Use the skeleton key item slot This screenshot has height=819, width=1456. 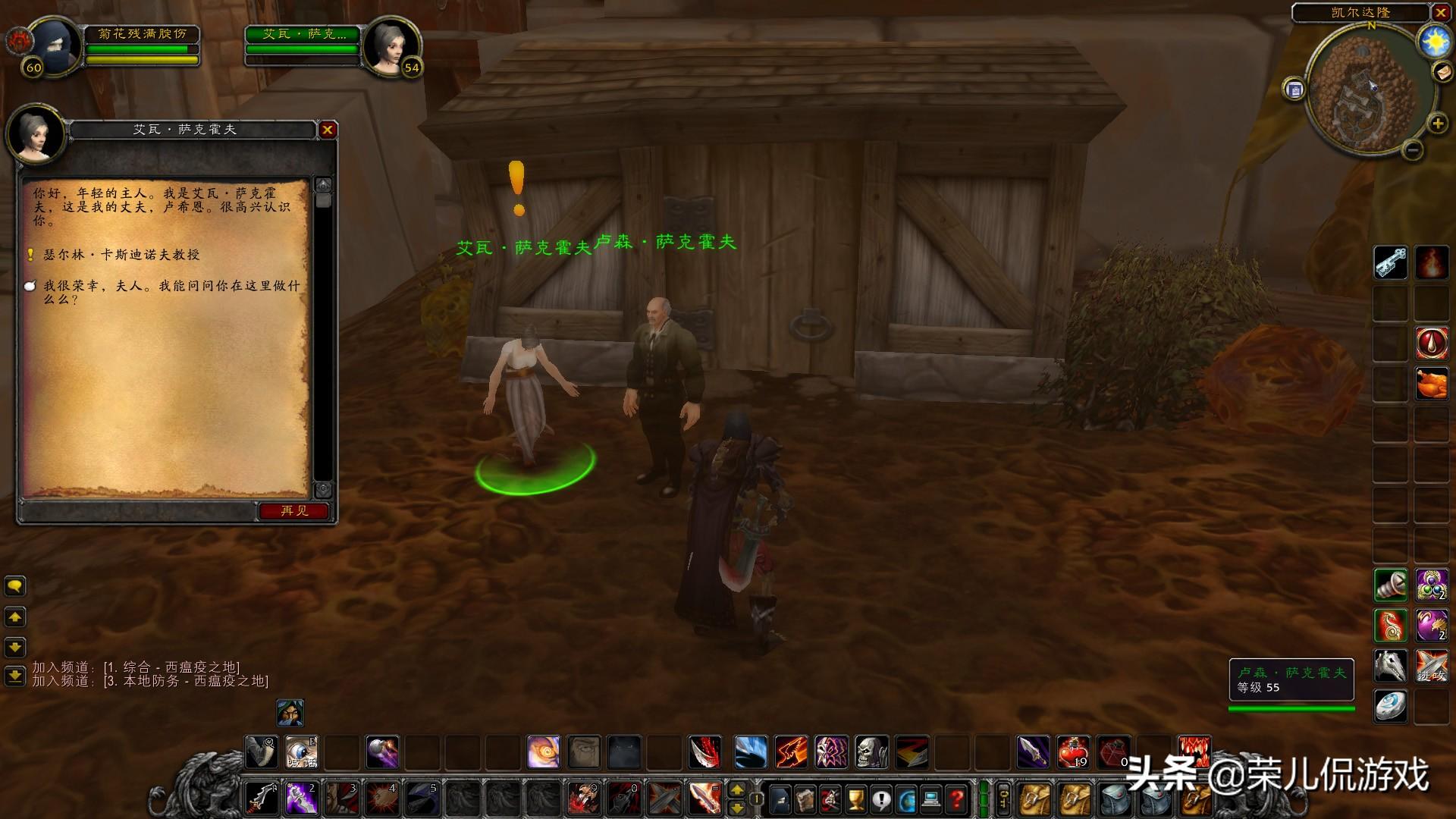[1391, 263]
